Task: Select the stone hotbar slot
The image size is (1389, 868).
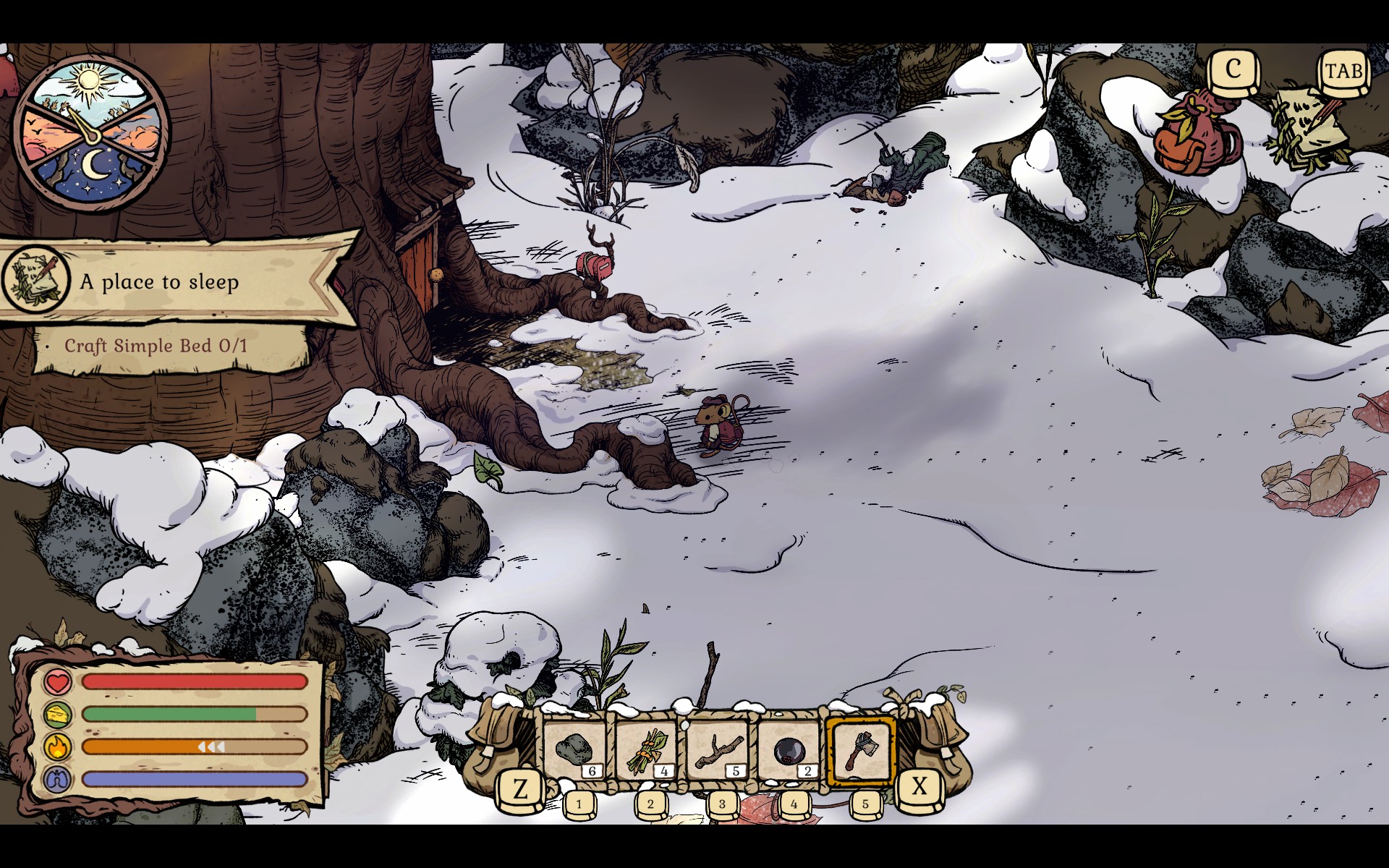Action: point(575,751)
